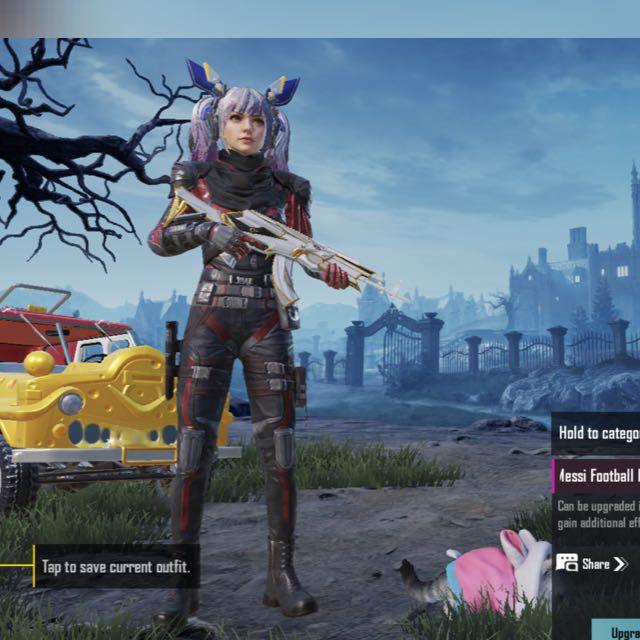Select the Messi Football item title

click(x=597, y=477)
